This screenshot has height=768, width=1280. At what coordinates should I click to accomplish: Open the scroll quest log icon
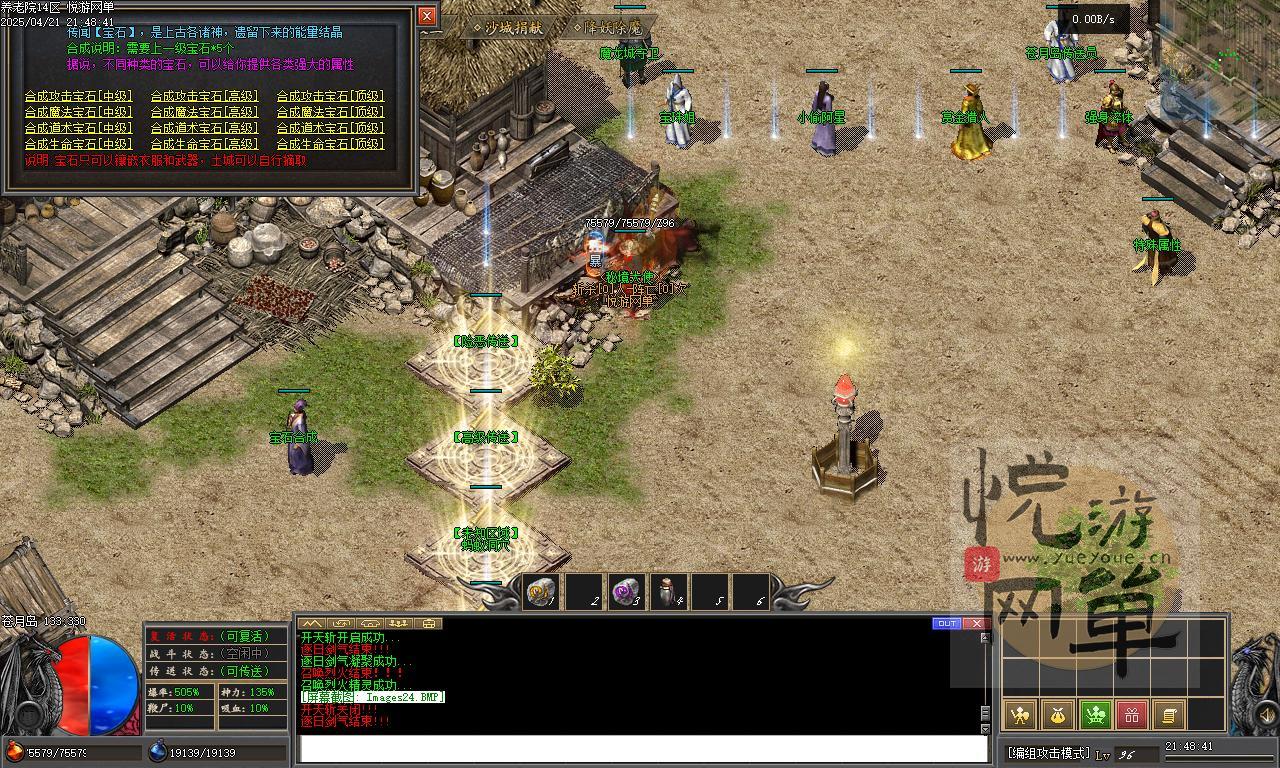click(1169, 714)
